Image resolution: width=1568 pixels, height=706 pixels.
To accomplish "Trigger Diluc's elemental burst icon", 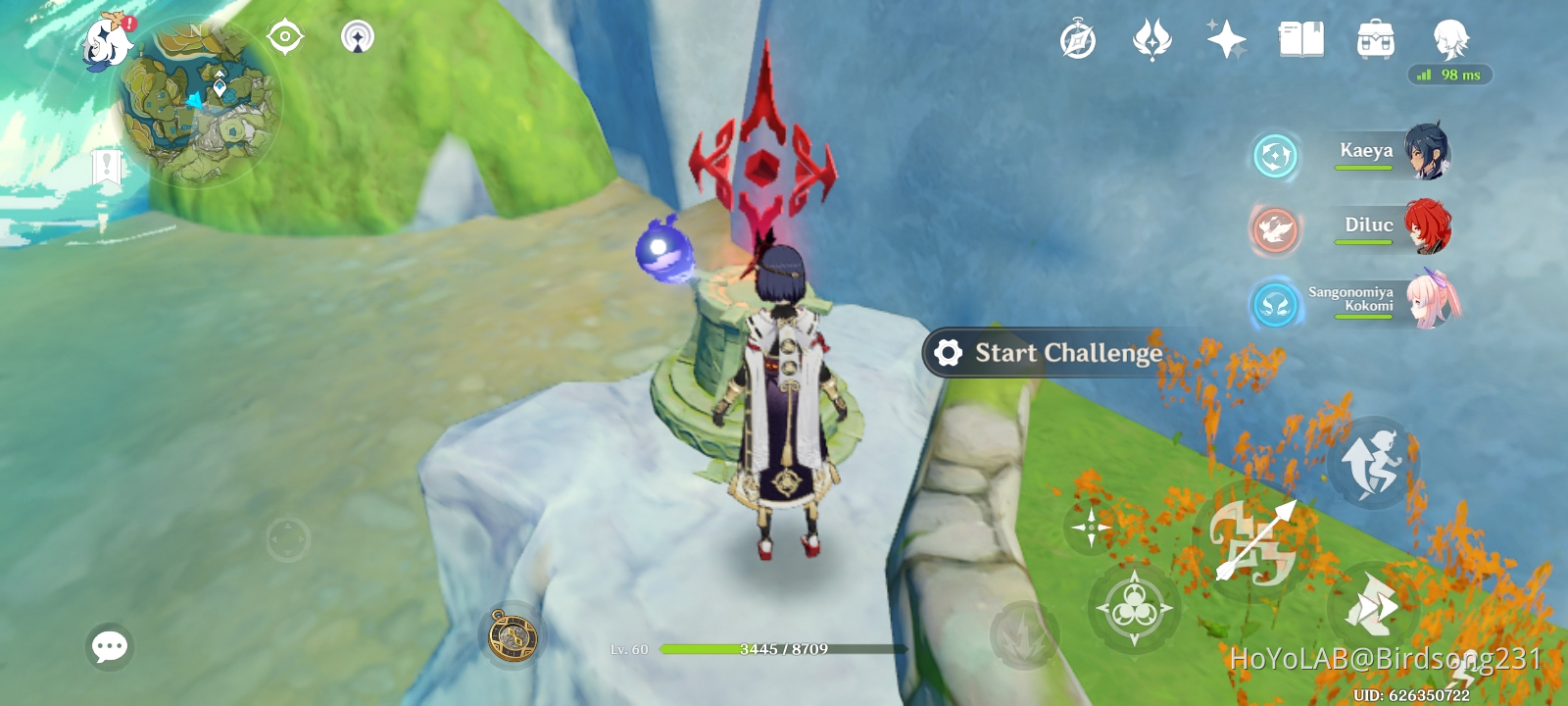I will pyautogui.click(x=1275, y=228).
